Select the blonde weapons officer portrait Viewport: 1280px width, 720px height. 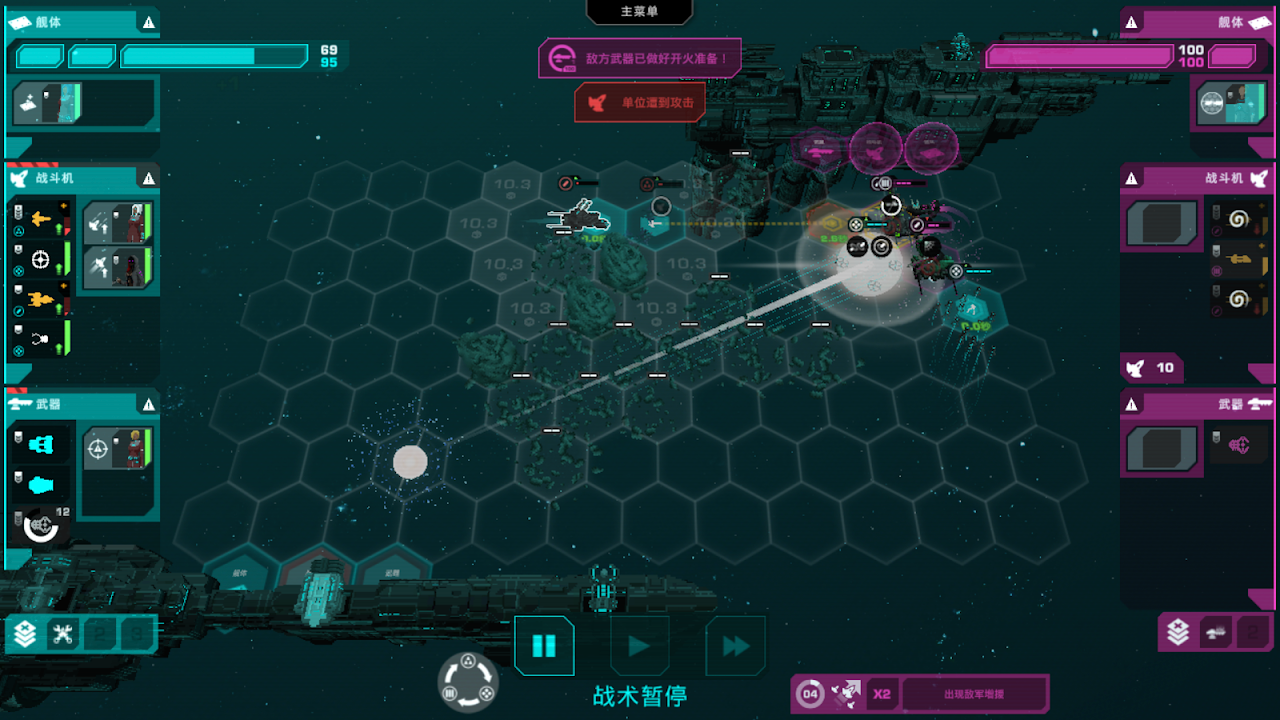click(x=118, y=449)
